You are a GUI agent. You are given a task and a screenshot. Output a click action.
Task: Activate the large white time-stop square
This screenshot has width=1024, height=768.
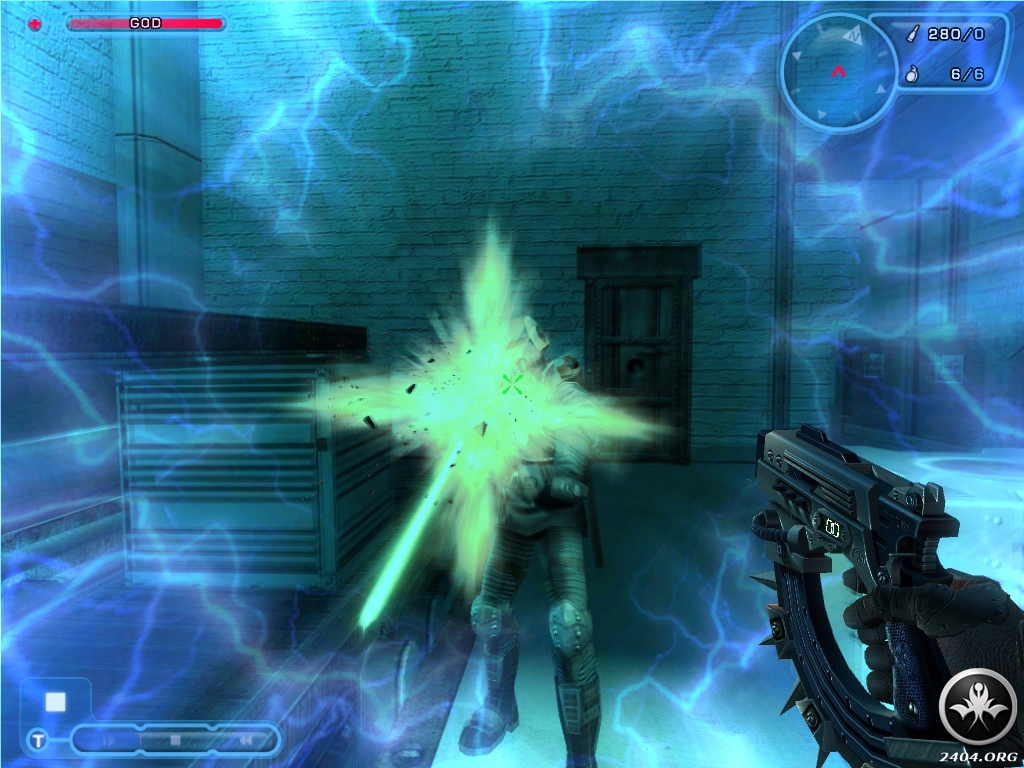(55, 701)
